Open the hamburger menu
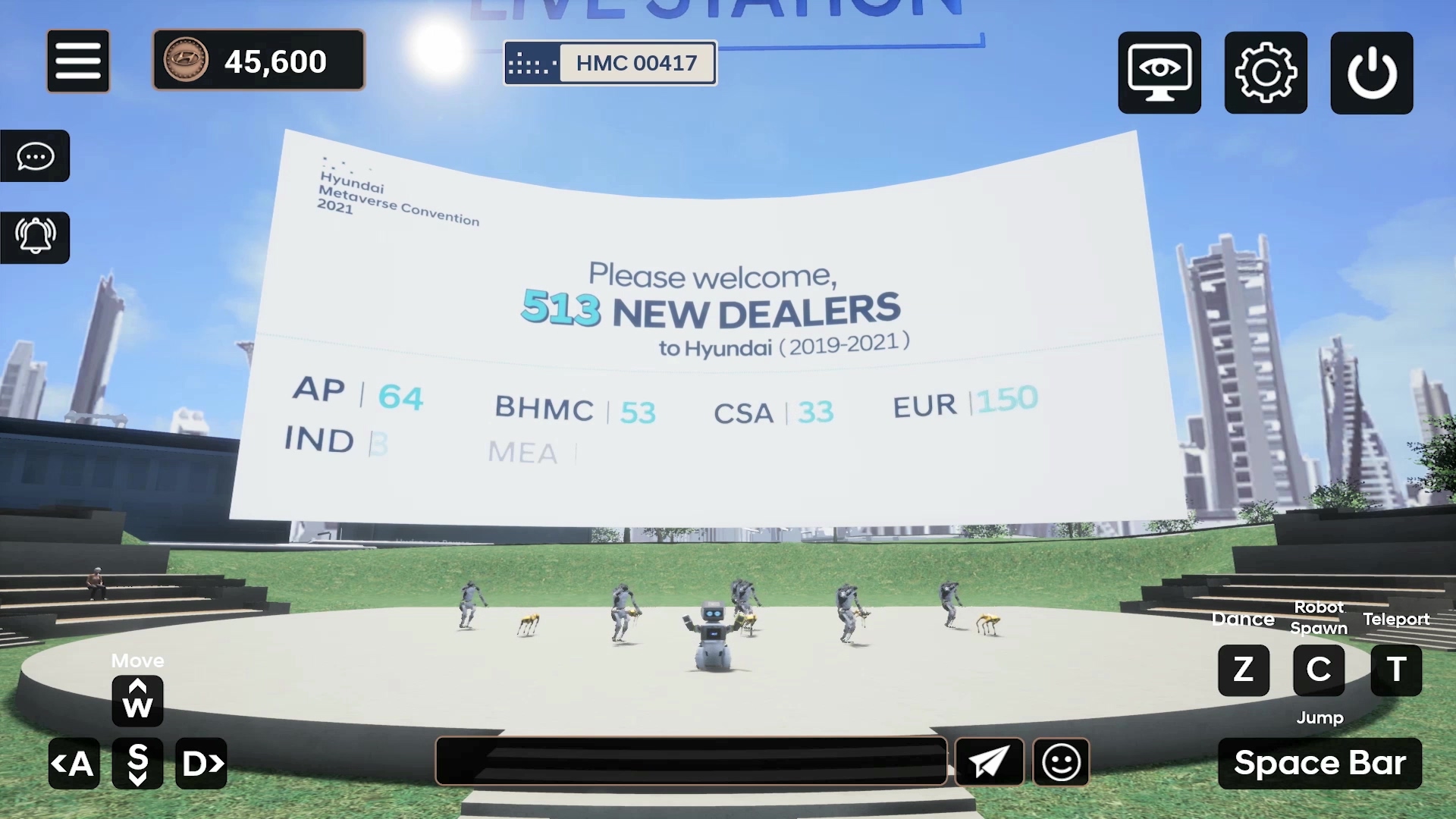 (x=78, y=61)
